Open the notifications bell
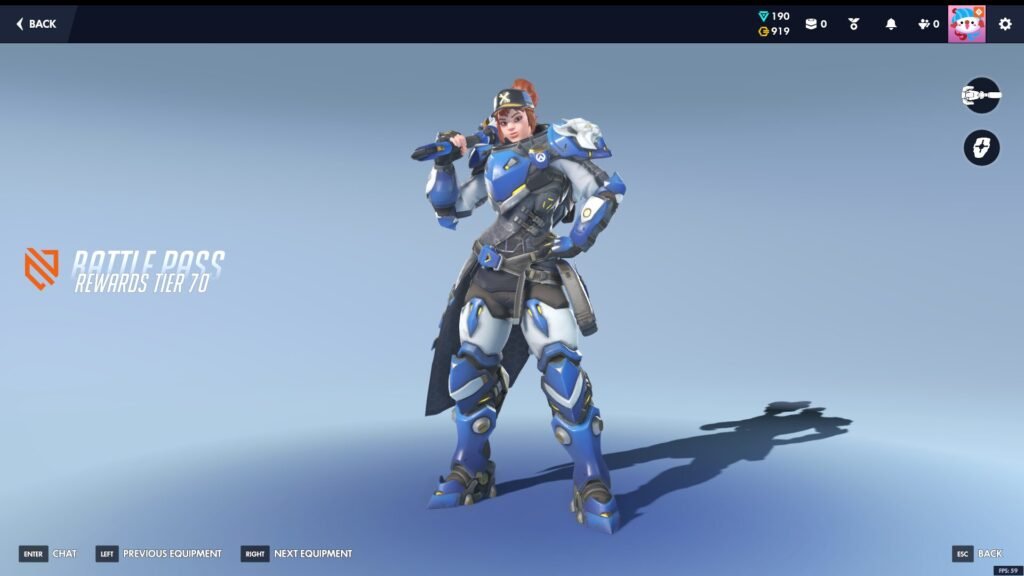This screenshot has width=1024, height=576. click(891, 24)
